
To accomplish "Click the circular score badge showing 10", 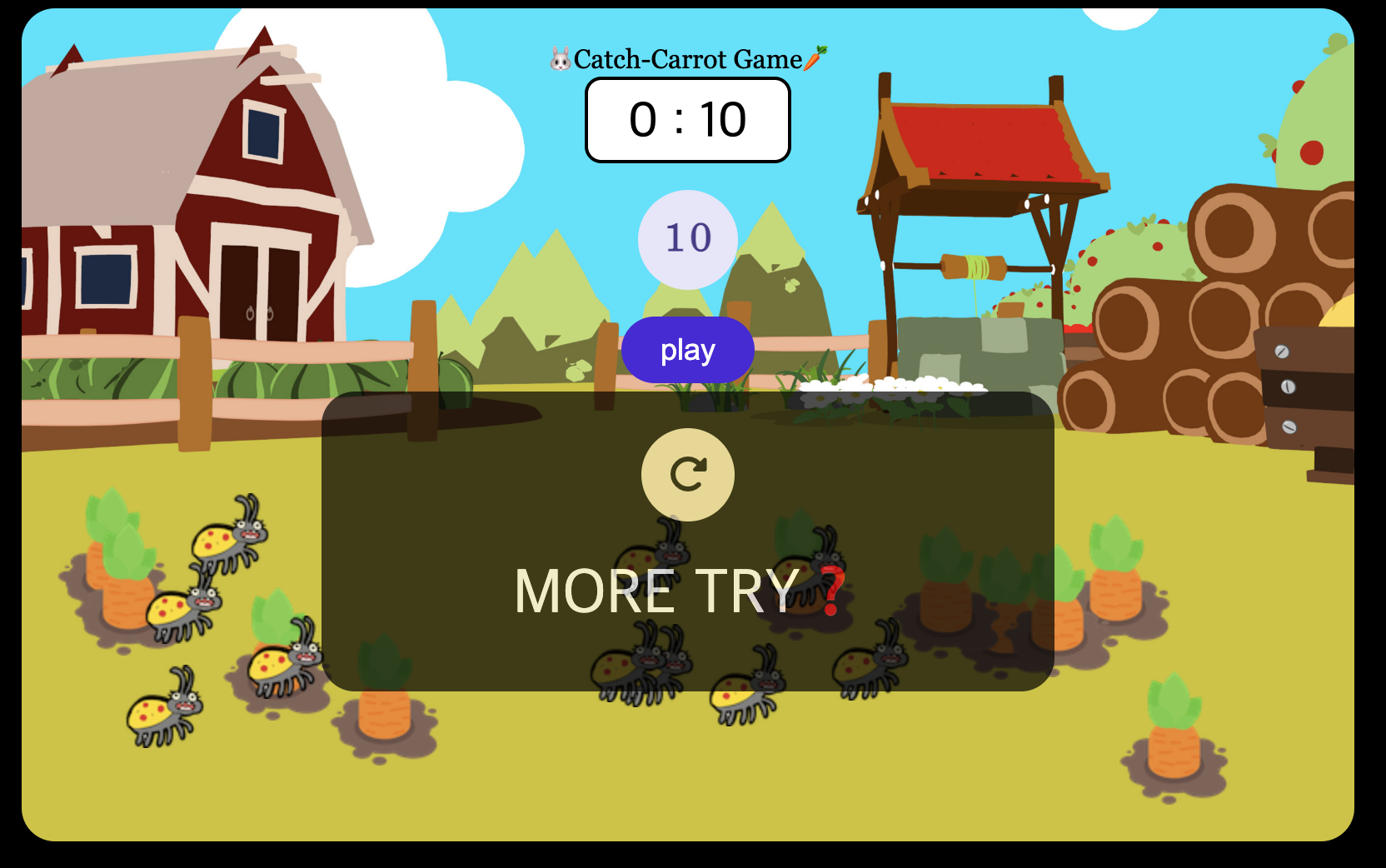I will point(687,239).
